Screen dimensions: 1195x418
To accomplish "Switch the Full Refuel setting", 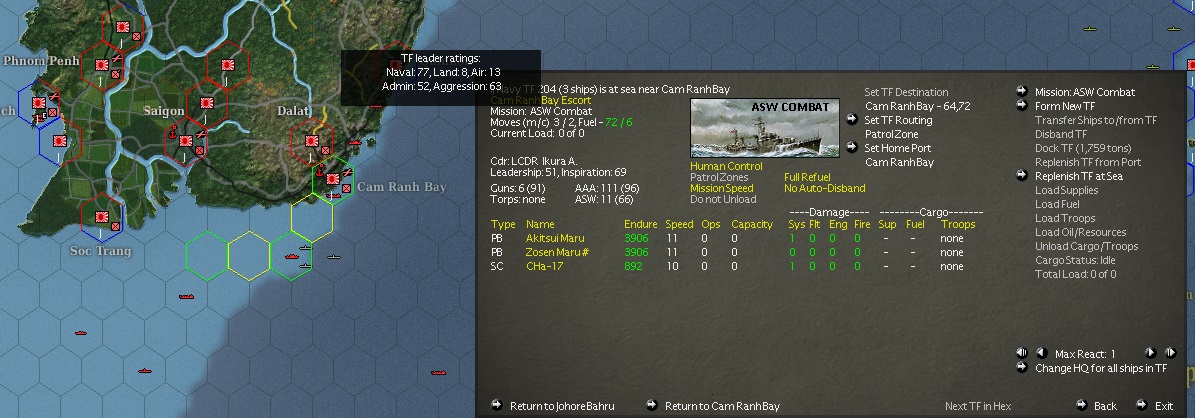I will [x=808, y=177].
